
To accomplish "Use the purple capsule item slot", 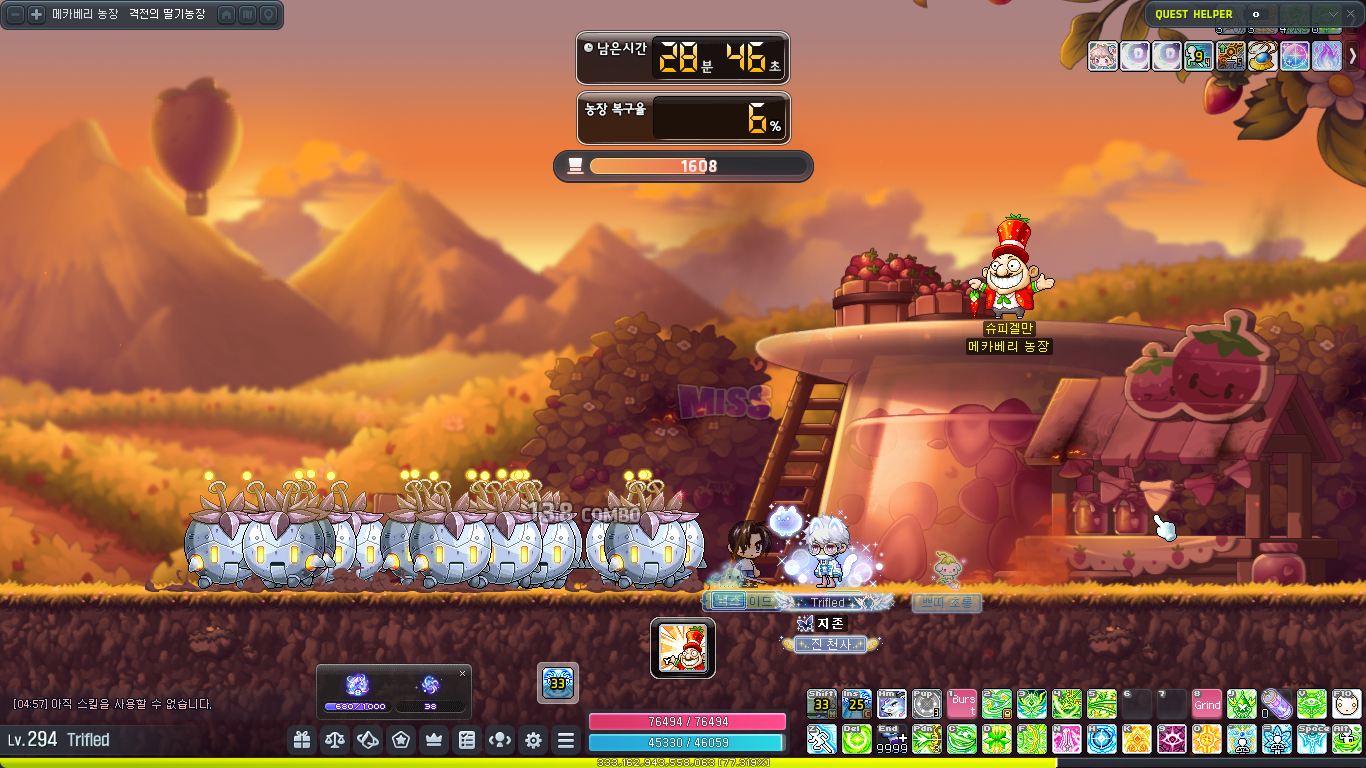I will click(x=1277, y=704).
